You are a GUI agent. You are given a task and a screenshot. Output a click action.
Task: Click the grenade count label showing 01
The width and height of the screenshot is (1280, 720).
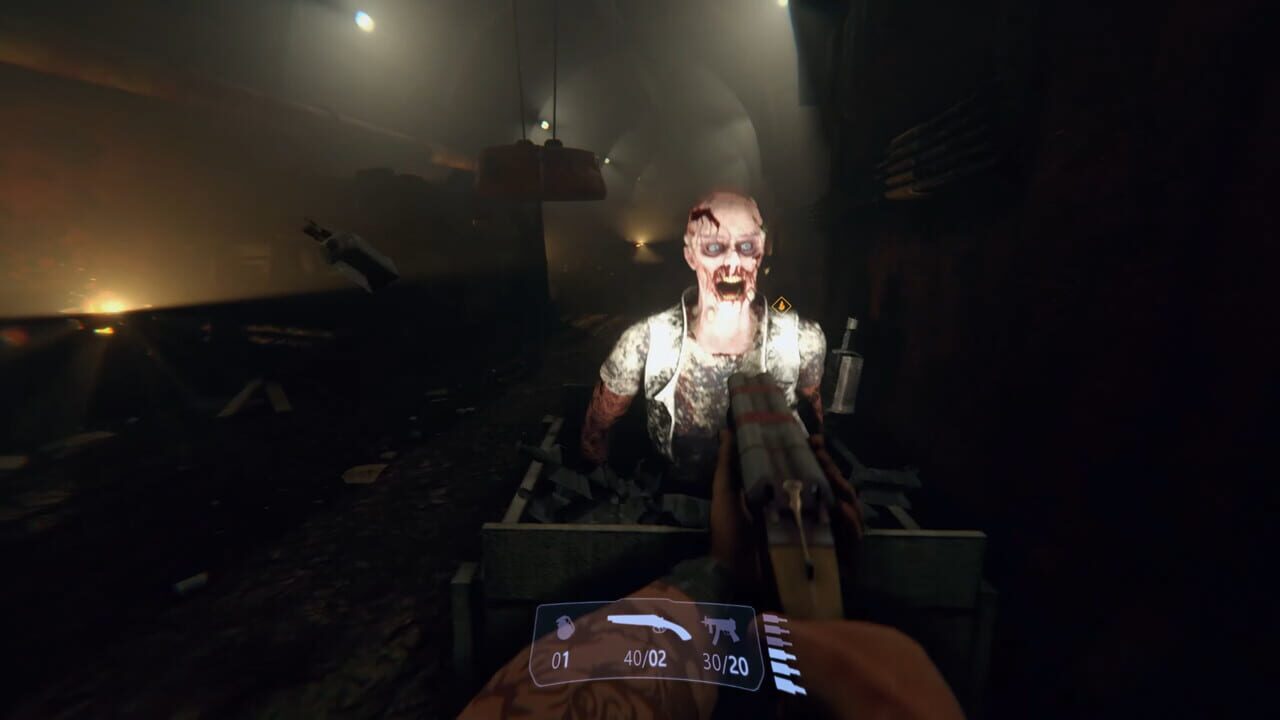click(561, 659)
